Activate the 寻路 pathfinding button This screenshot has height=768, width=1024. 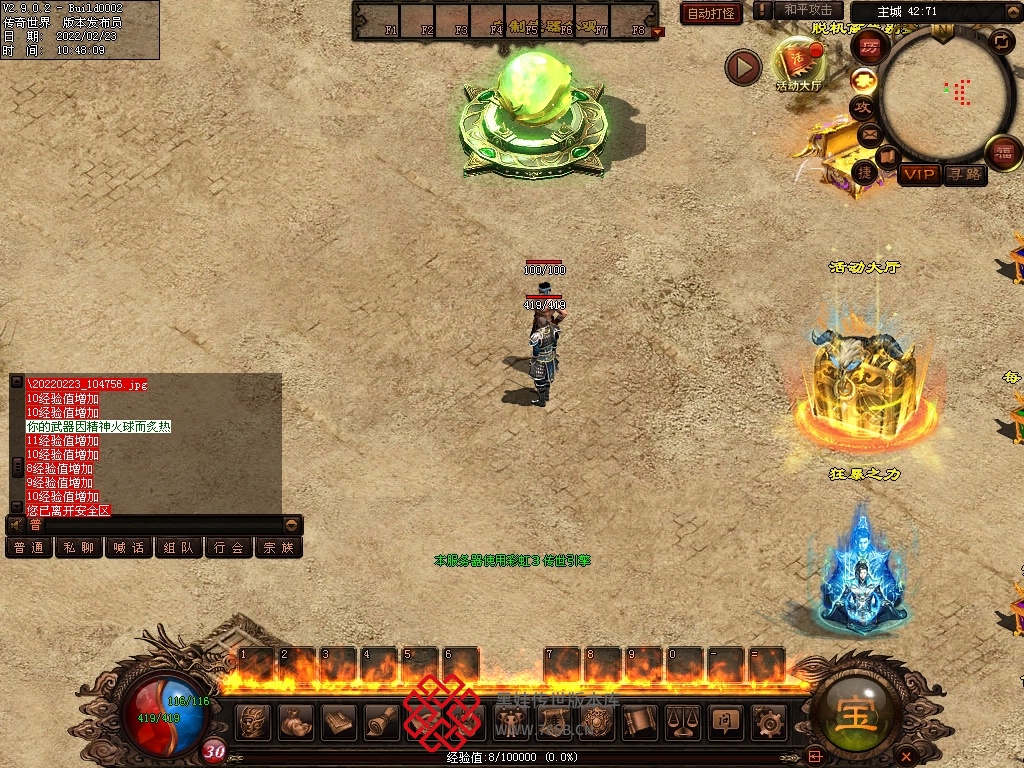coord(965,175)
